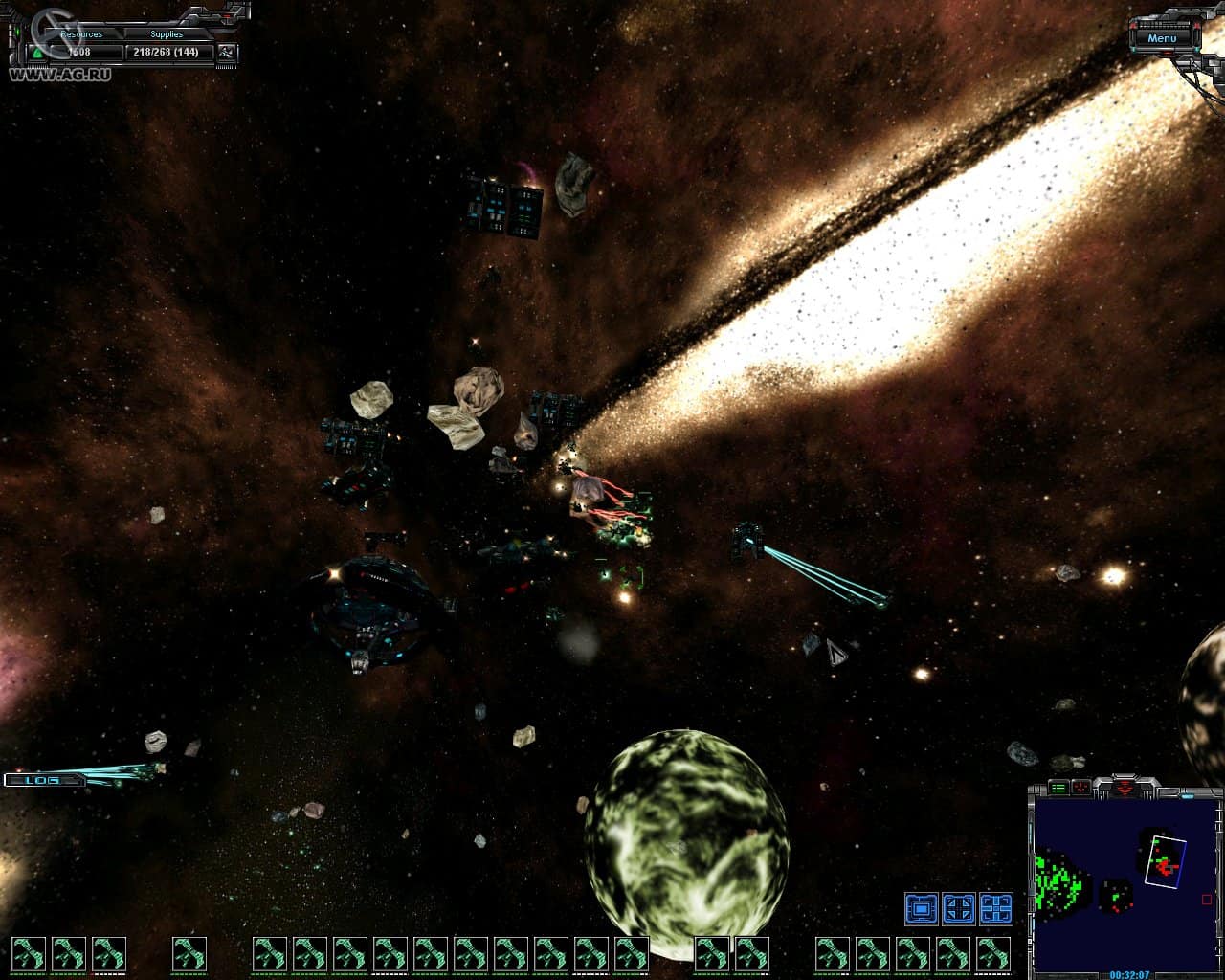
Task: Activate the solid blue square command button
Action: coord(921,908)
